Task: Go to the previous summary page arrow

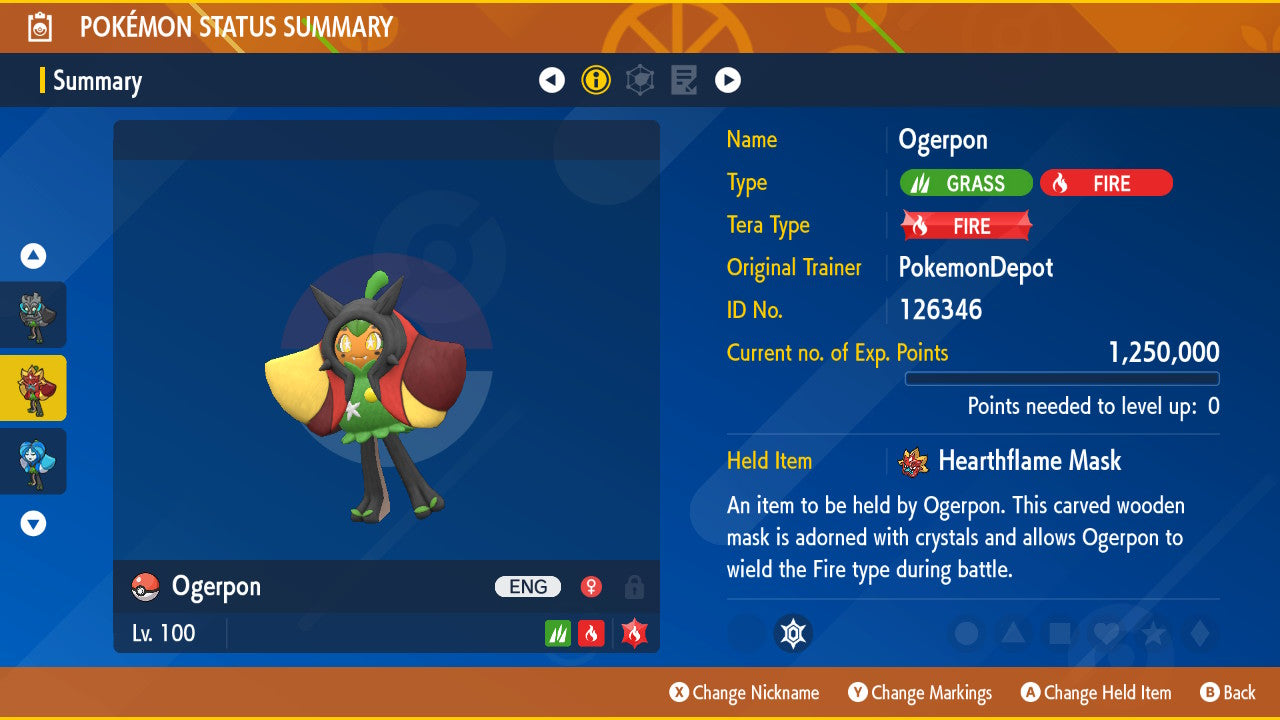Action: coord(552,80)
